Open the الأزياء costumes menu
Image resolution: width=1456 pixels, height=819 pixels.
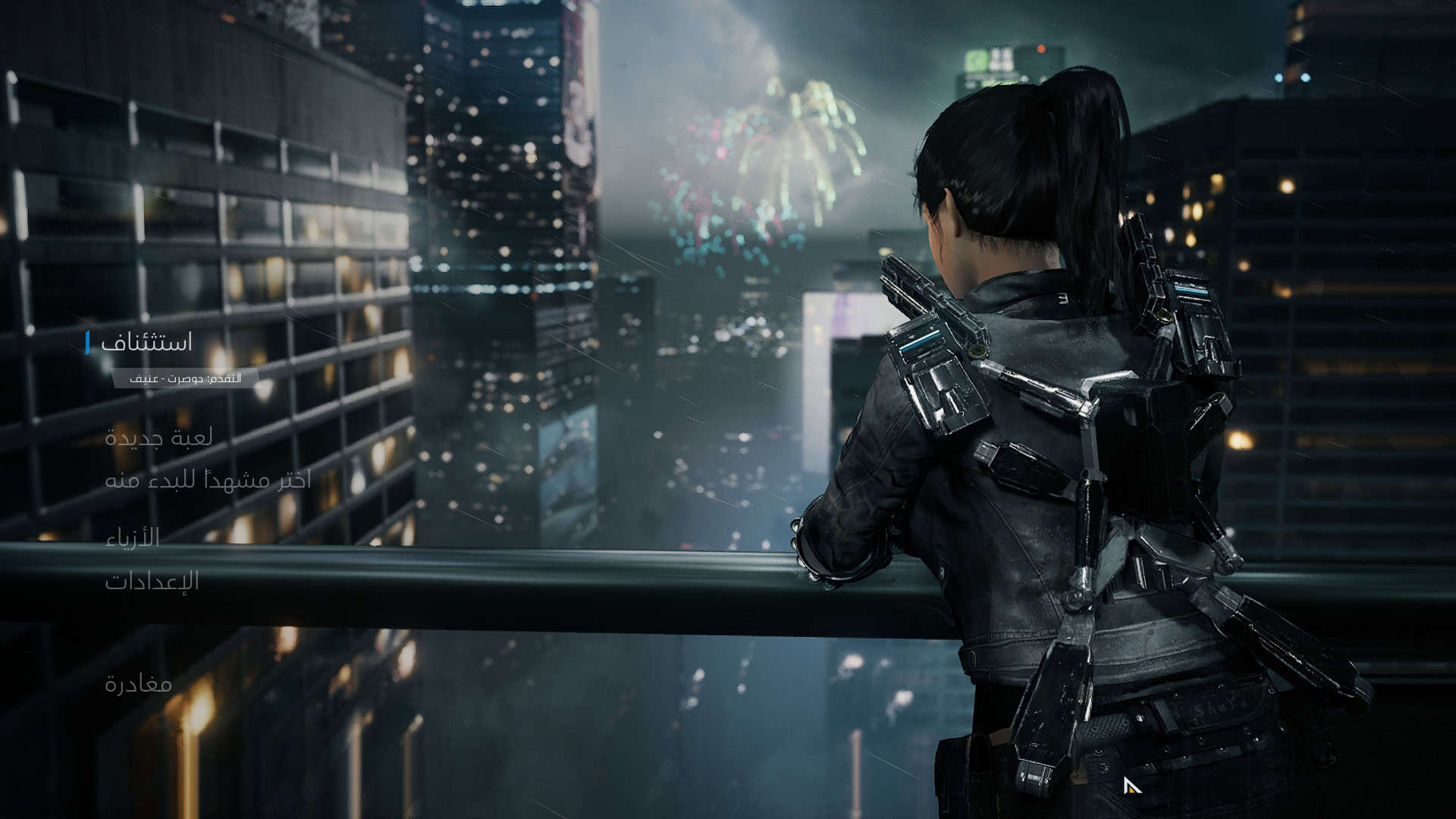point(133,538)
